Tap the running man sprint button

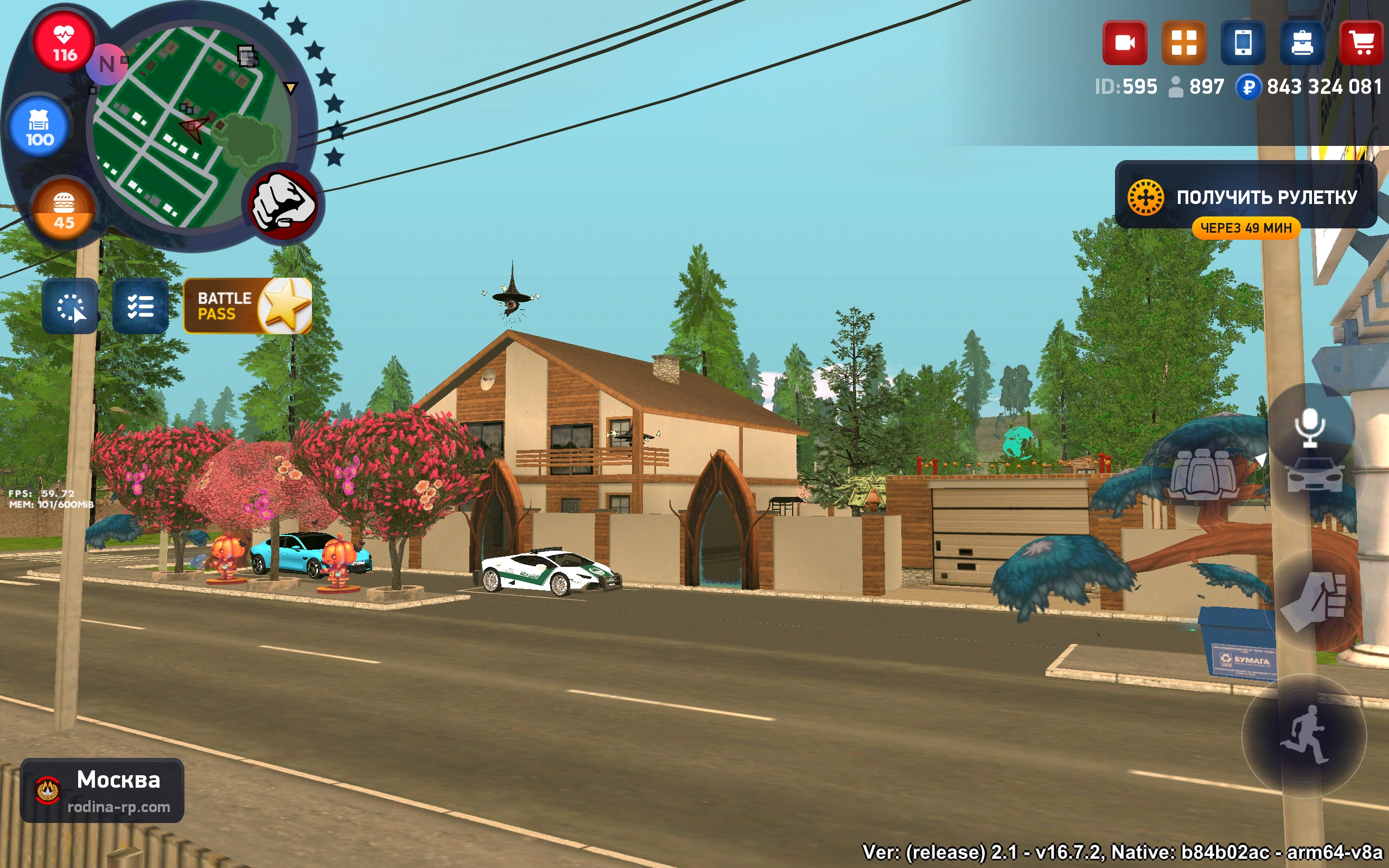click(x=1304, y=736)
